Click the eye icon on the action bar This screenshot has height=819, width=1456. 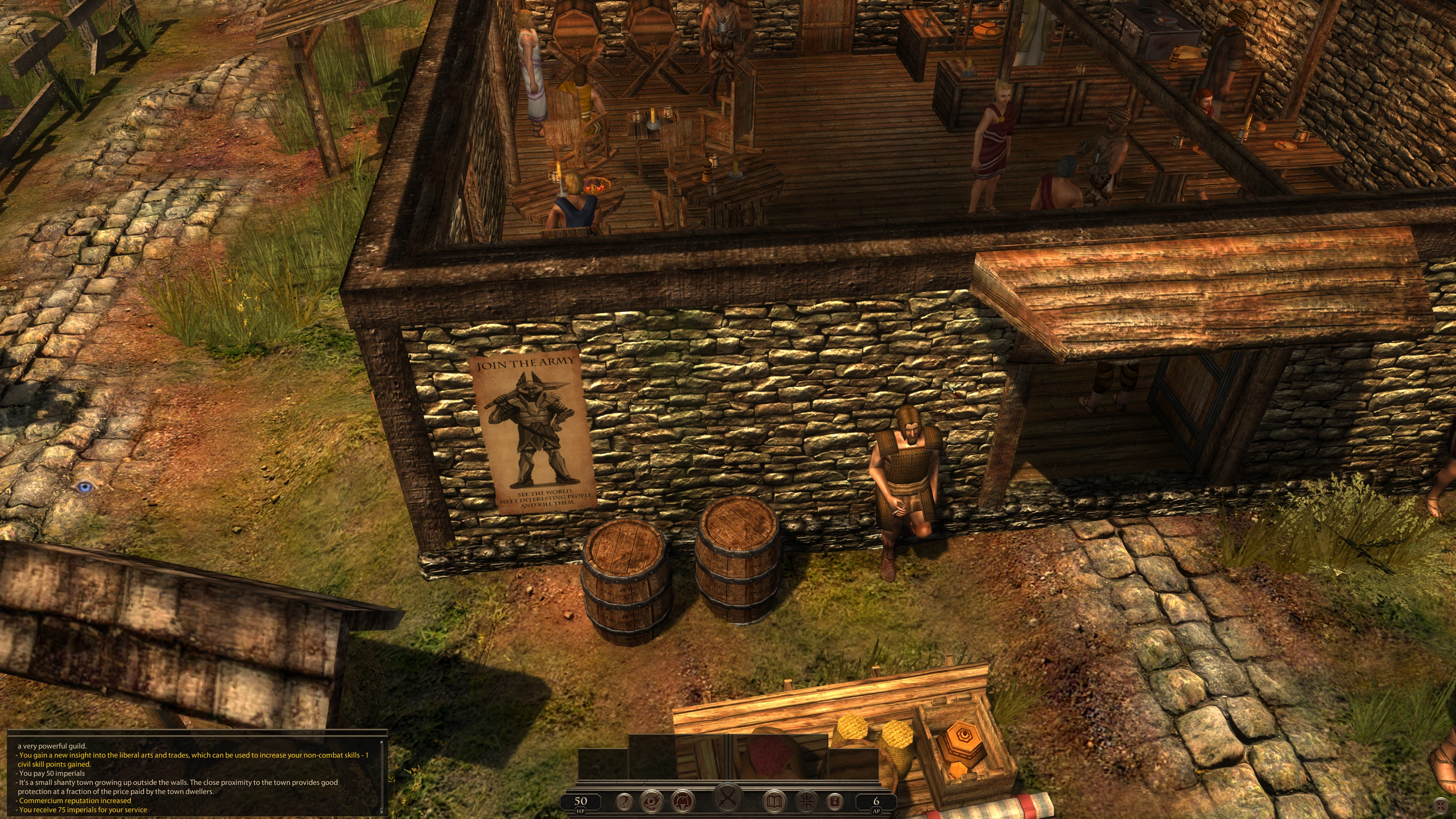(x=652, y=801)
